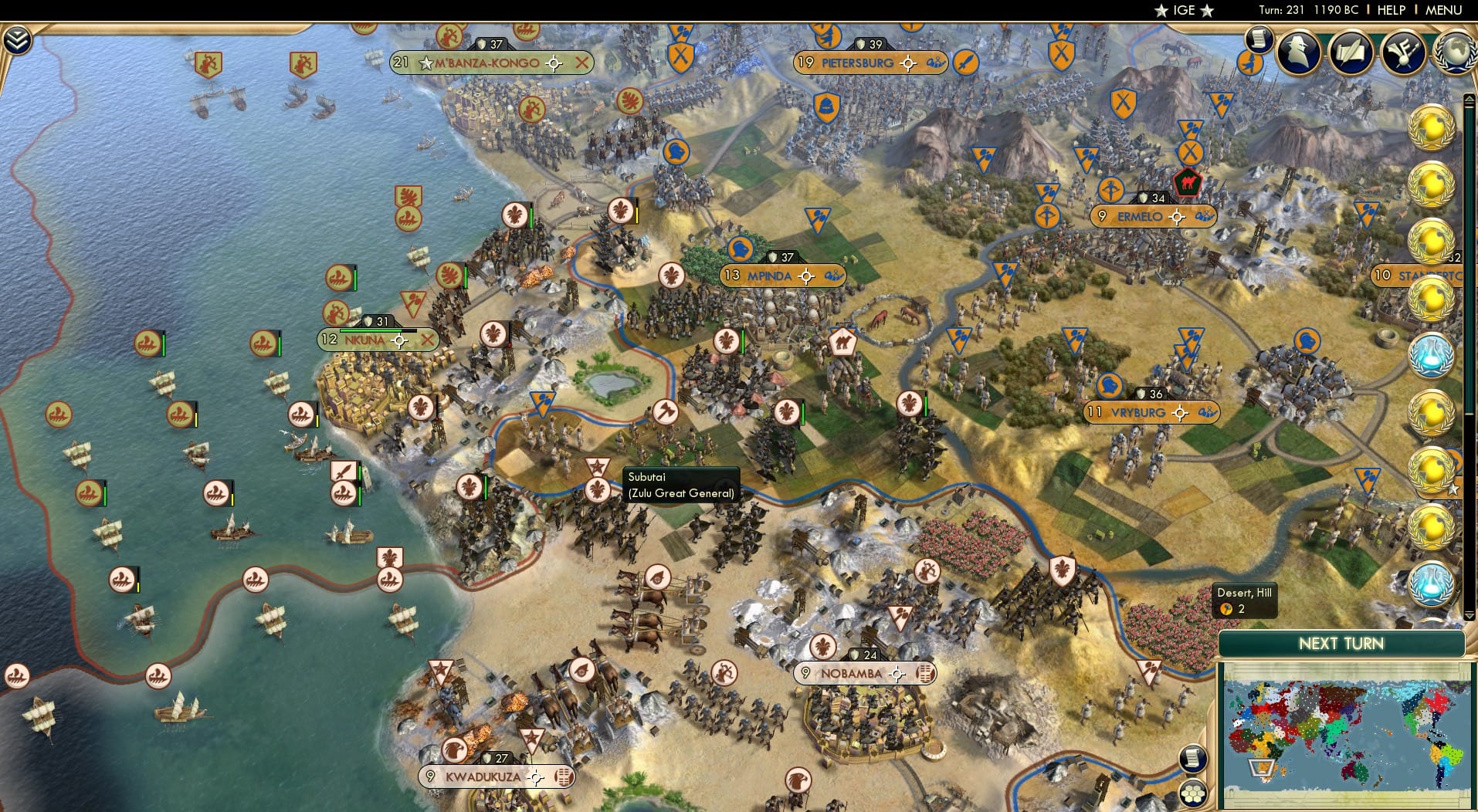Click the blue laurel notification bubble on the right edge

[x=1432, y=355]
